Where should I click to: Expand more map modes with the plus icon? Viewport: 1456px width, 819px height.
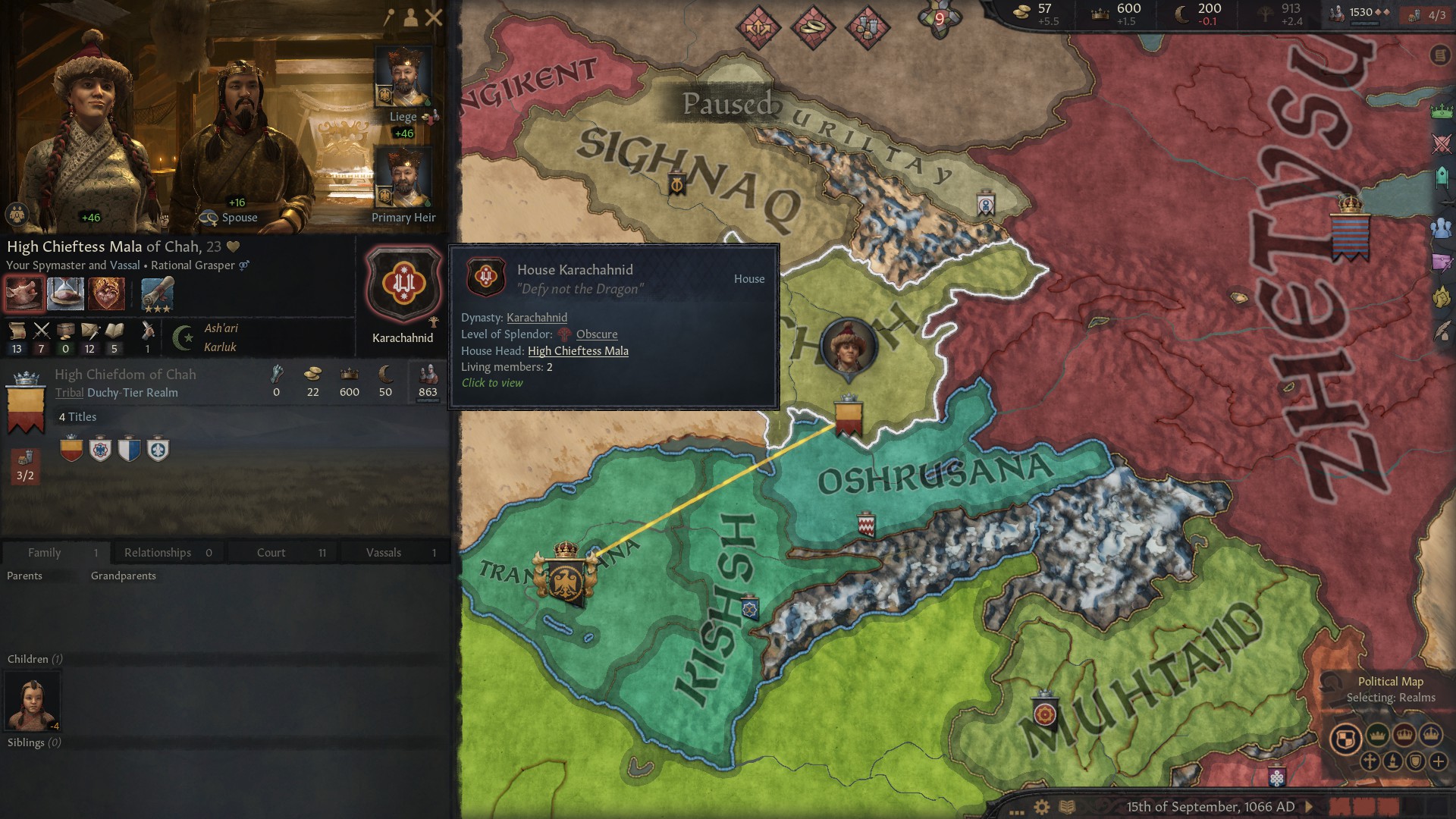point(1438,761)
